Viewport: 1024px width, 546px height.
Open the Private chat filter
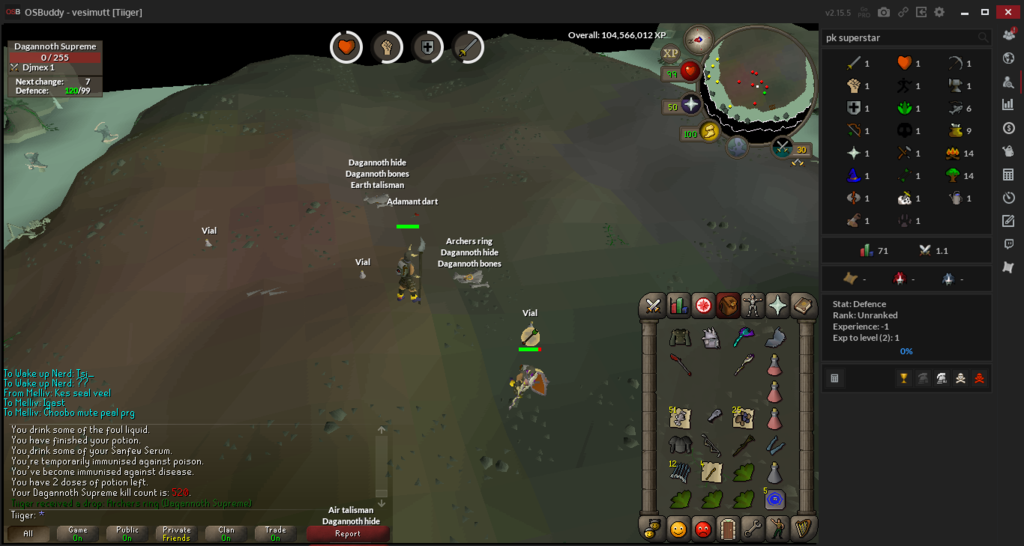tap(176, 533)
